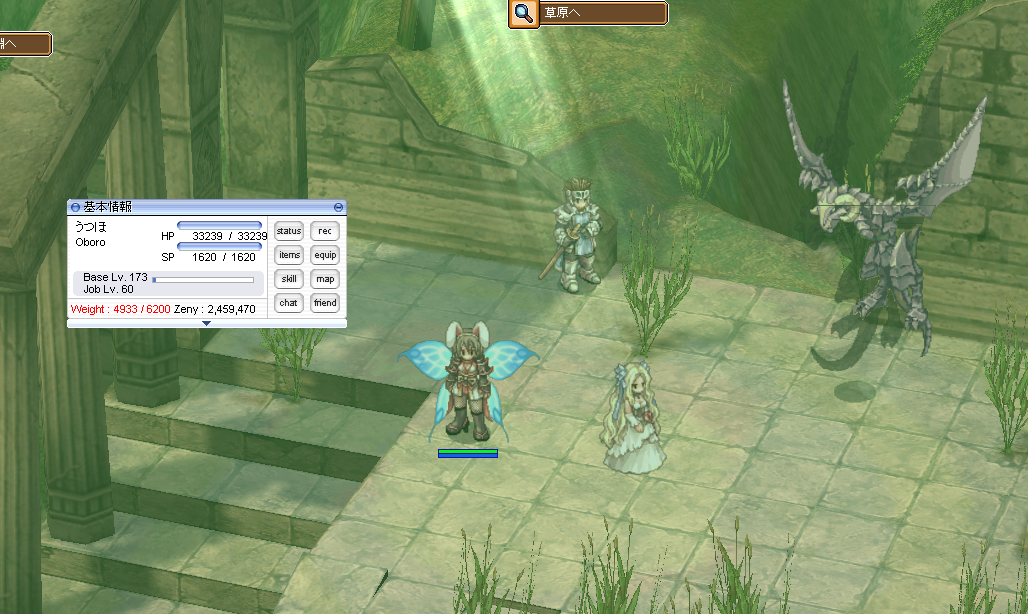Select the 草原へ navigation label
The height and width of the screenshot is (614, 1028).
coord(602,14)
